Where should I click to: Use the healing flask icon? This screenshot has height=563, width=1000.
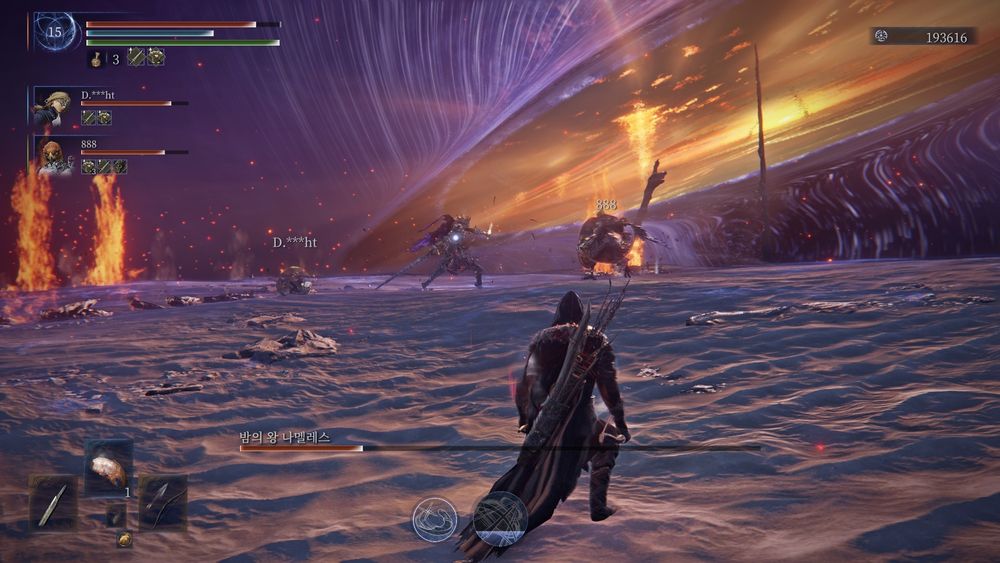97,59
